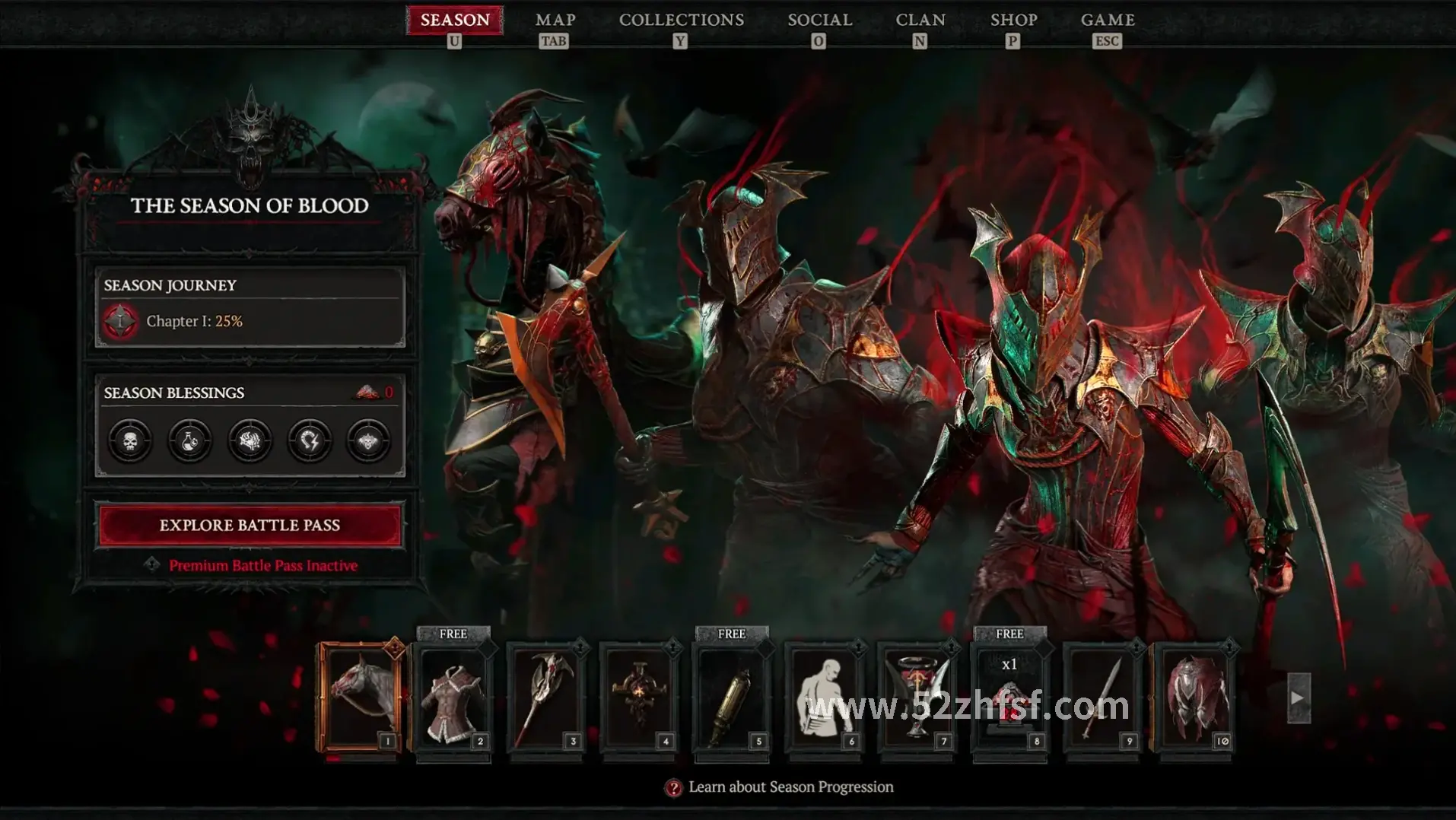The width and height of the screenshot is (1456, 820).
Task: Click the Explore Battle Pass button
Action: point(250,525)
